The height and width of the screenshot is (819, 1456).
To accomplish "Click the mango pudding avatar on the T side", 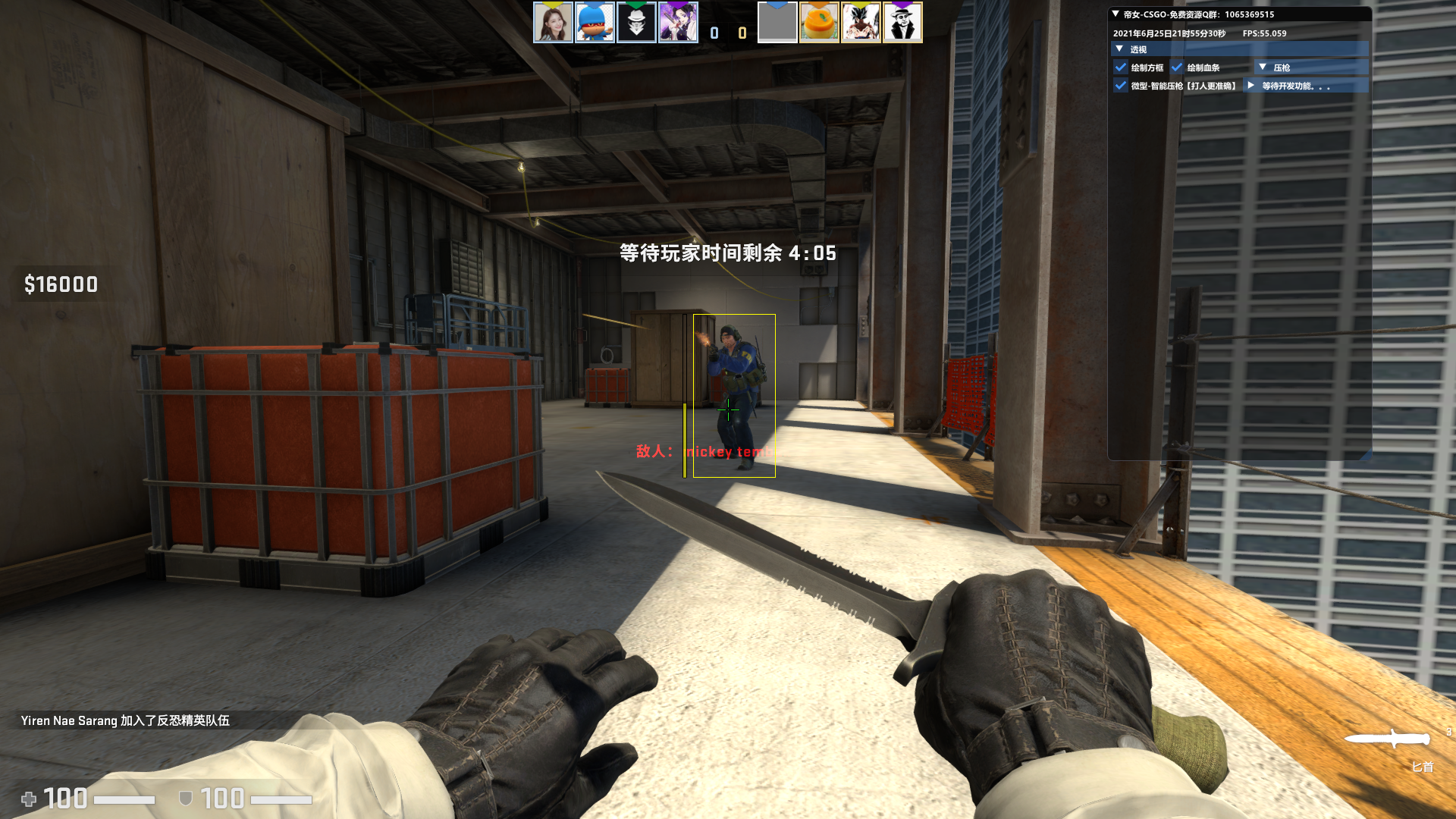I will point(820,23).
